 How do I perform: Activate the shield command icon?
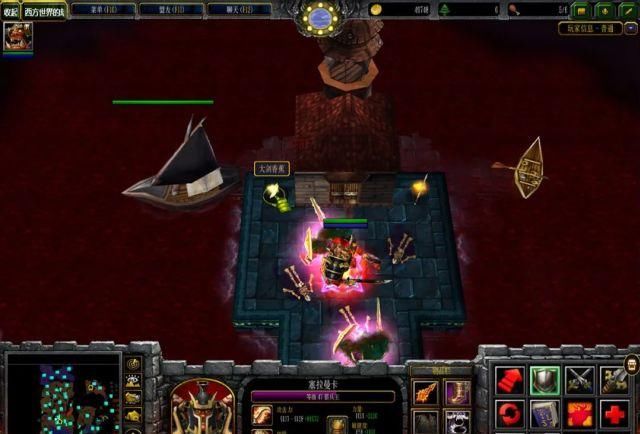[x=544, y=380]
